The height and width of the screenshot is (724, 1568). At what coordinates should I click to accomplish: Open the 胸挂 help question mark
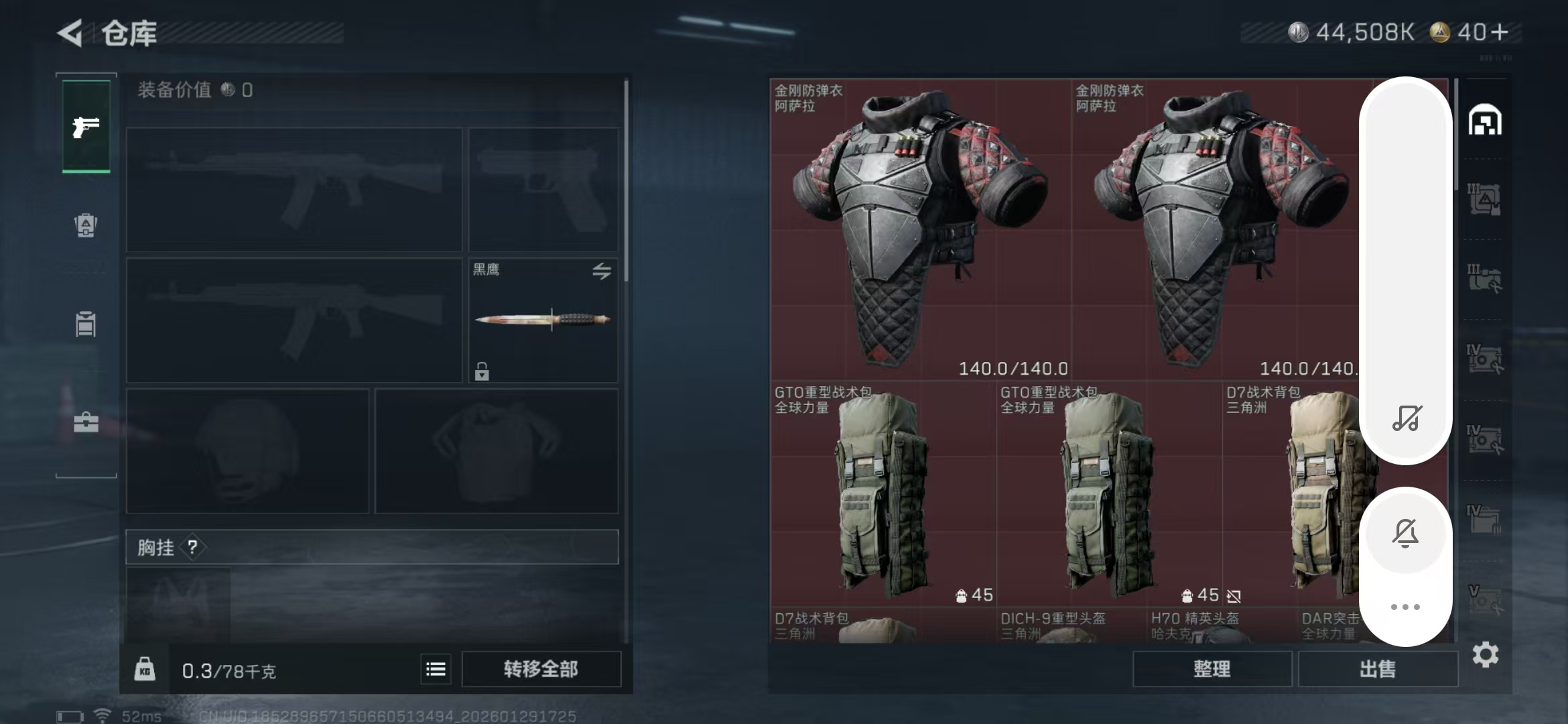(193, 548)
